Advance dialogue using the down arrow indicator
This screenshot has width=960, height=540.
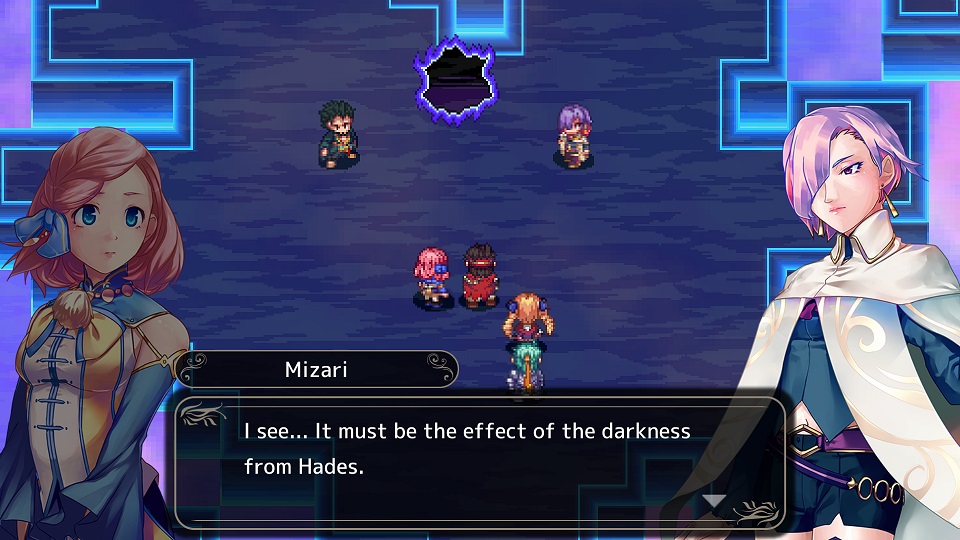[x=713, y=501]
